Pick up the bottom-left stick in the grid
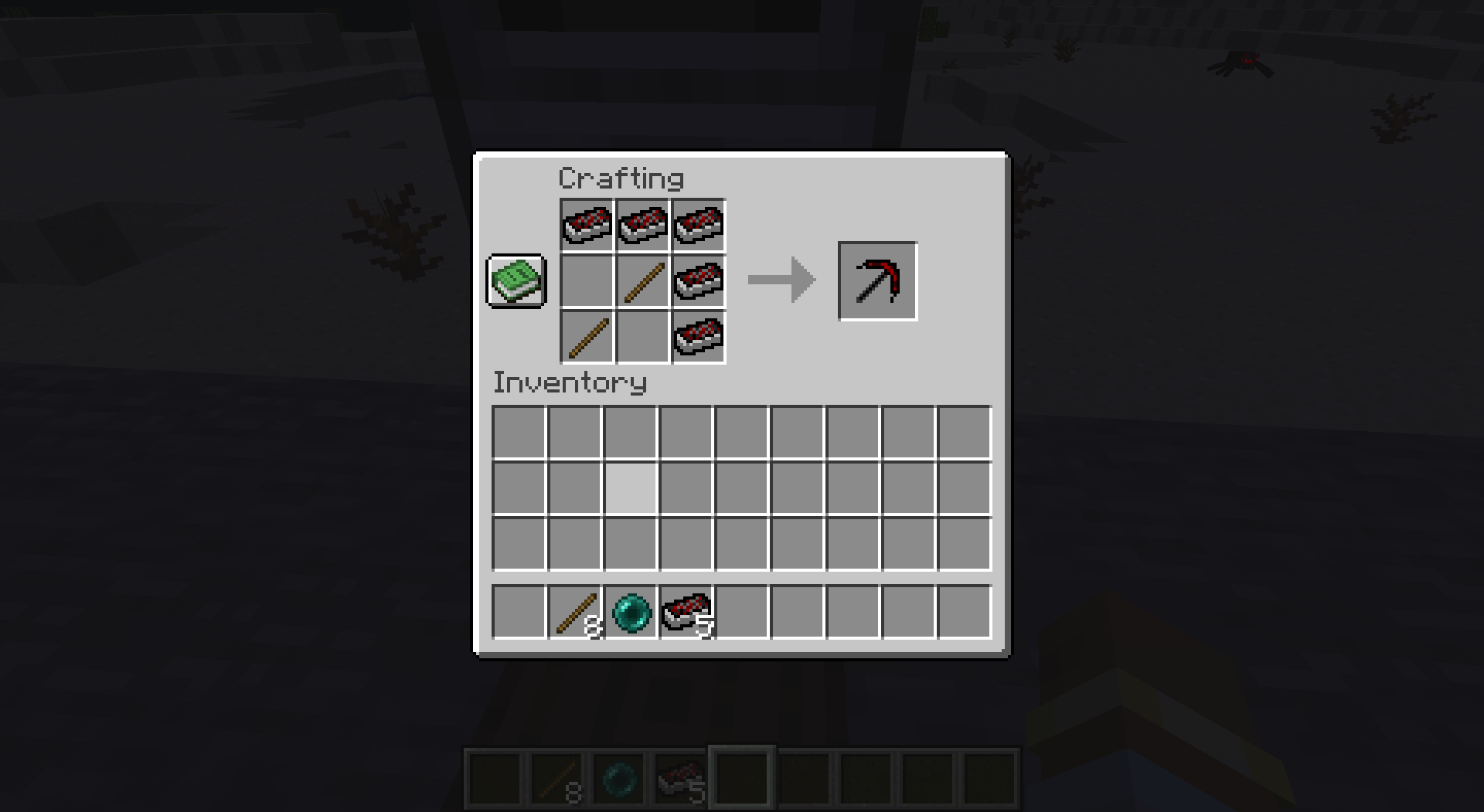1484x812 pixels. click(586, 338)
